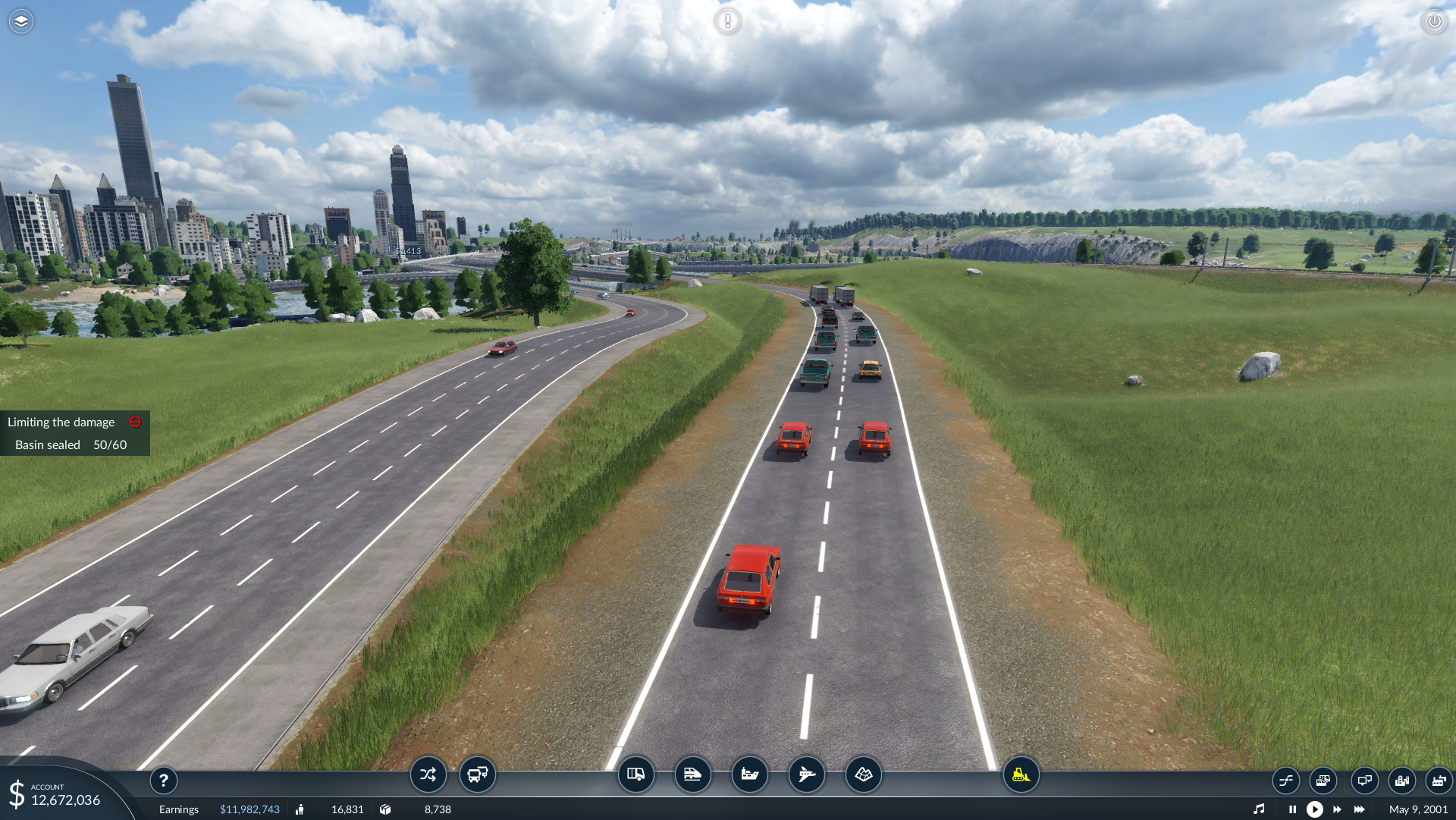
Task: Click the exclamation warning indicator
Action: tap(727, 21)
